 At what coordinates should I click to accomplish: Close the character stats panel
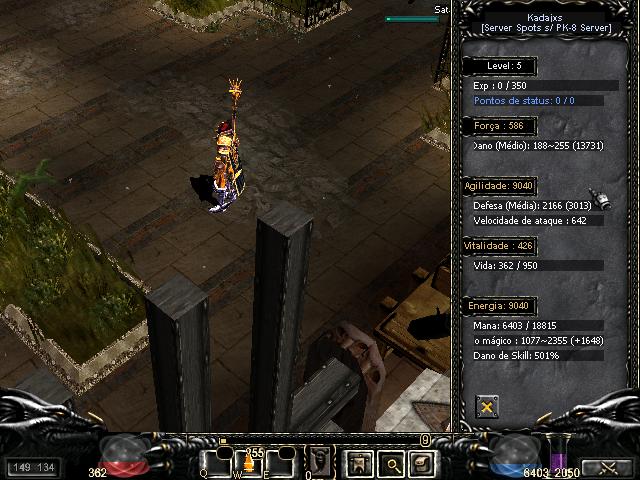click(487, 406)
